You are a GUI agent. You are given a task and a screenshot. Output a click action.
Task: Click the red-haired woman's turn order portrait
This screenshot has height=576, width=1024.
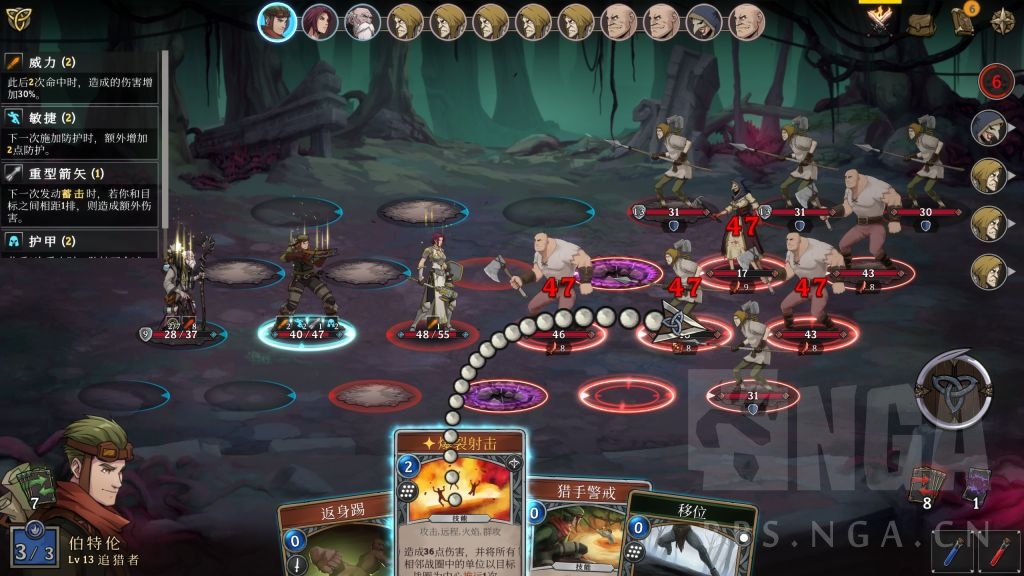coord(320,22)
